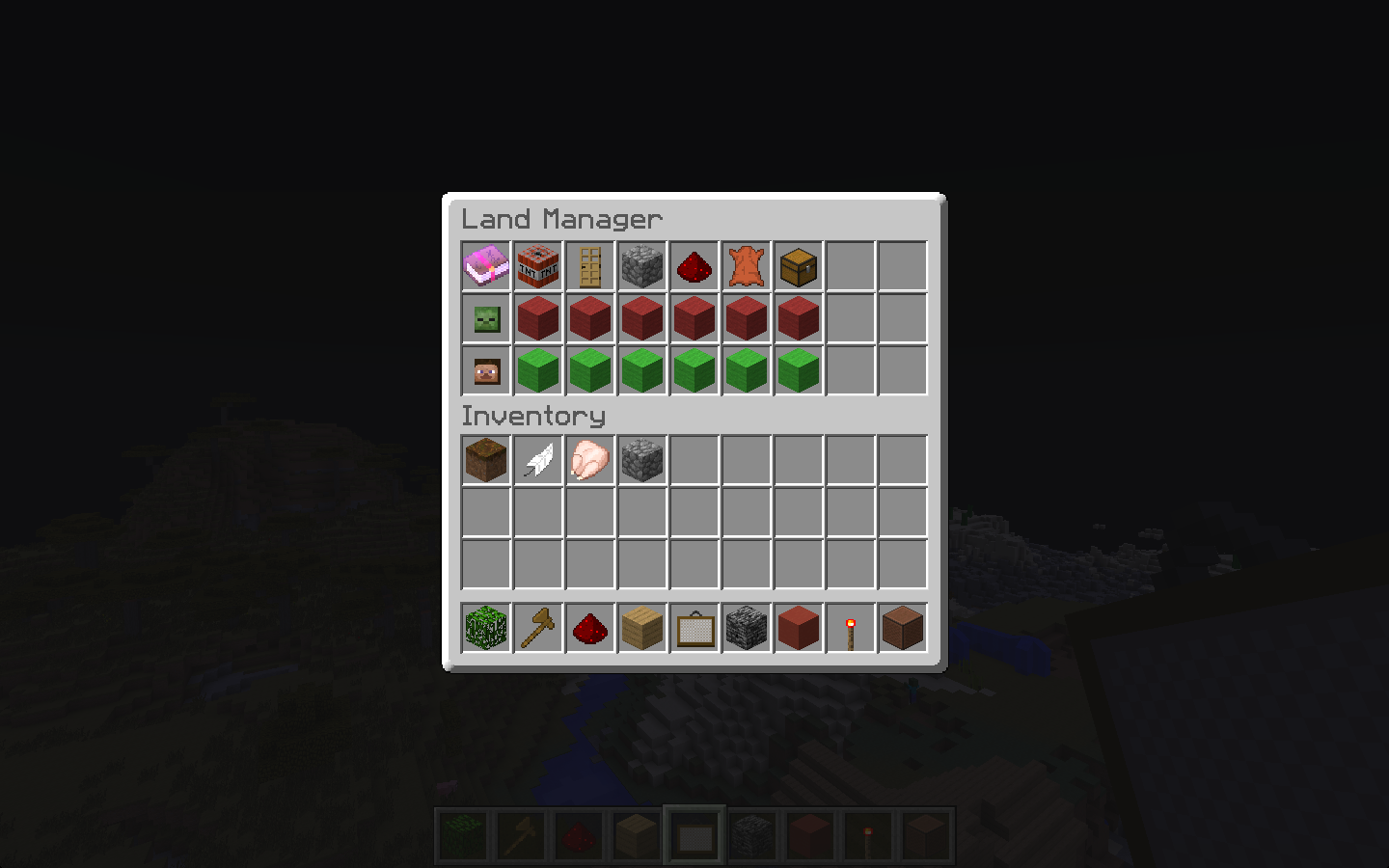Select the oak door icon

589,265
